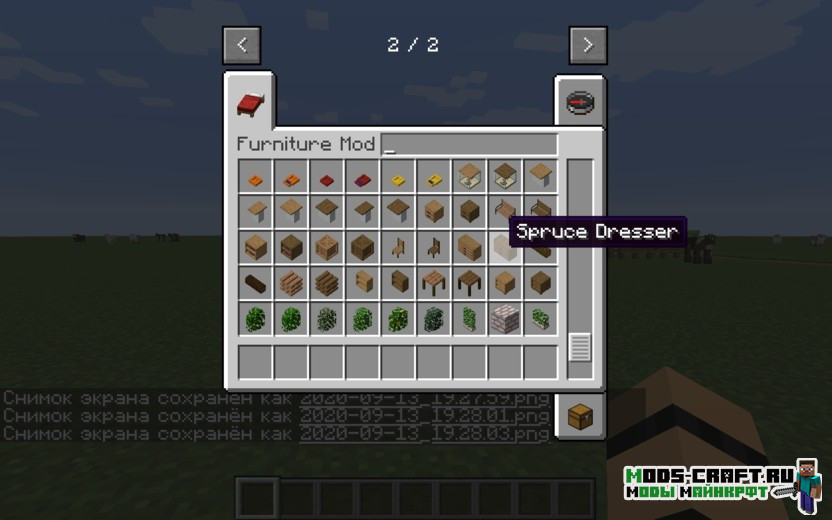Go to the previous creative page
Viewport: 832px width, 520px height.
coord(242,45)
